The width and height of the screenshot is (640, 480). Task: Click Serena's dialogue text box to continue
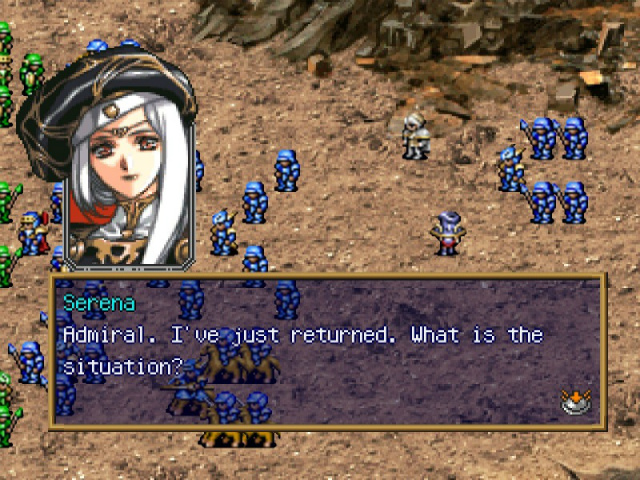[327, 351]
